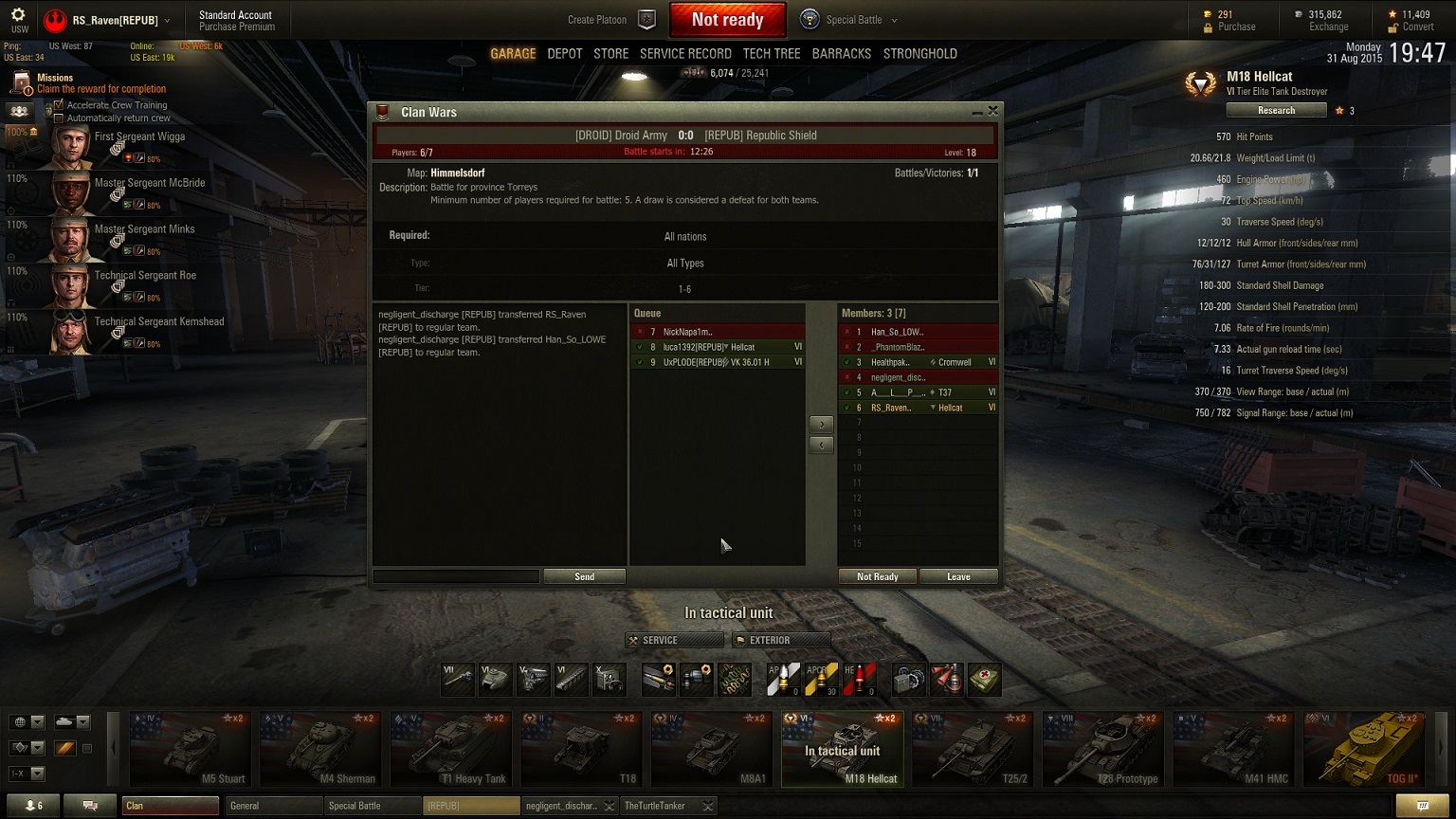Click the Research button for M18 Hellcat

(x=1276, y=111)
